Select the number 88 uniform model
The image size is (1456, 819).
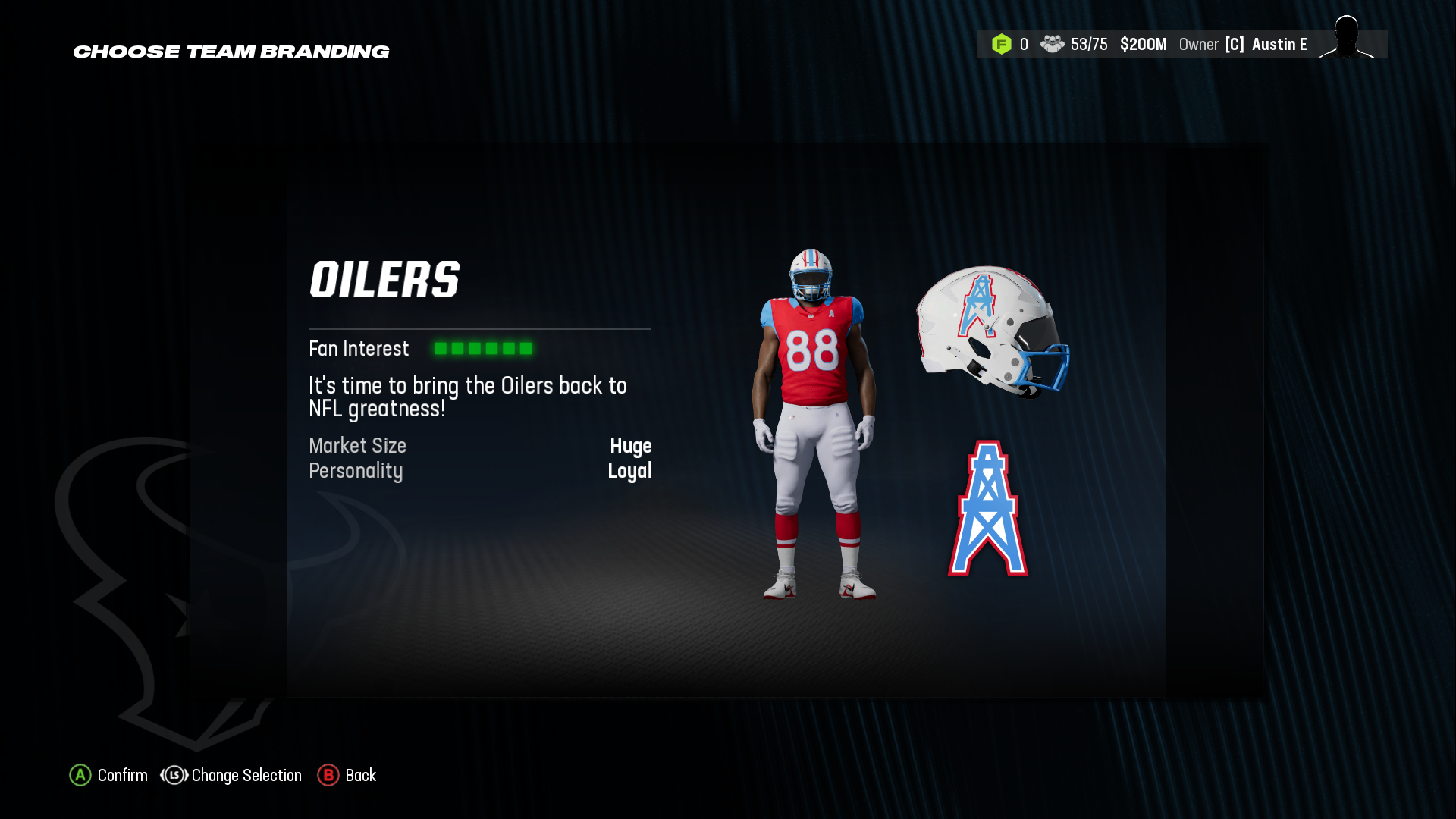coord(812,349)
